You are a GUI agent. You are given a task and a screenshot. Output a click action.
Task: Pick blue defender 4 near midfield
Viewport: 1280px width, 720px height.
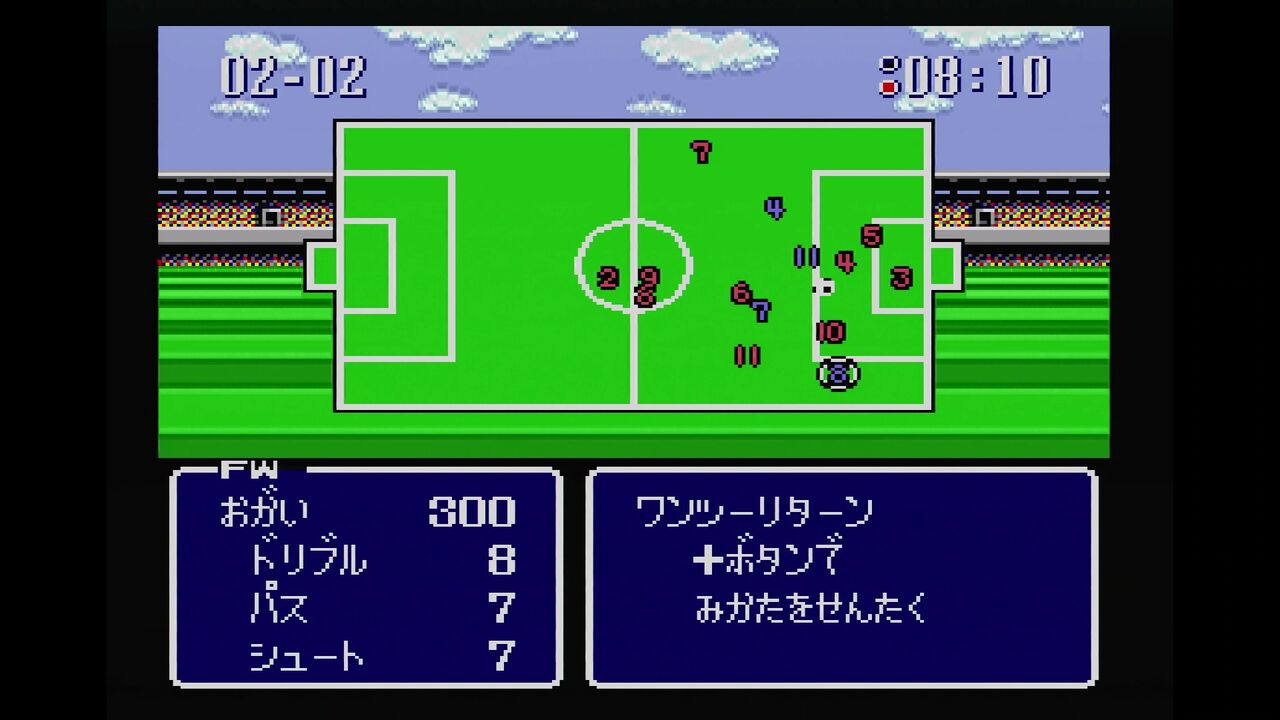(773, 206)
